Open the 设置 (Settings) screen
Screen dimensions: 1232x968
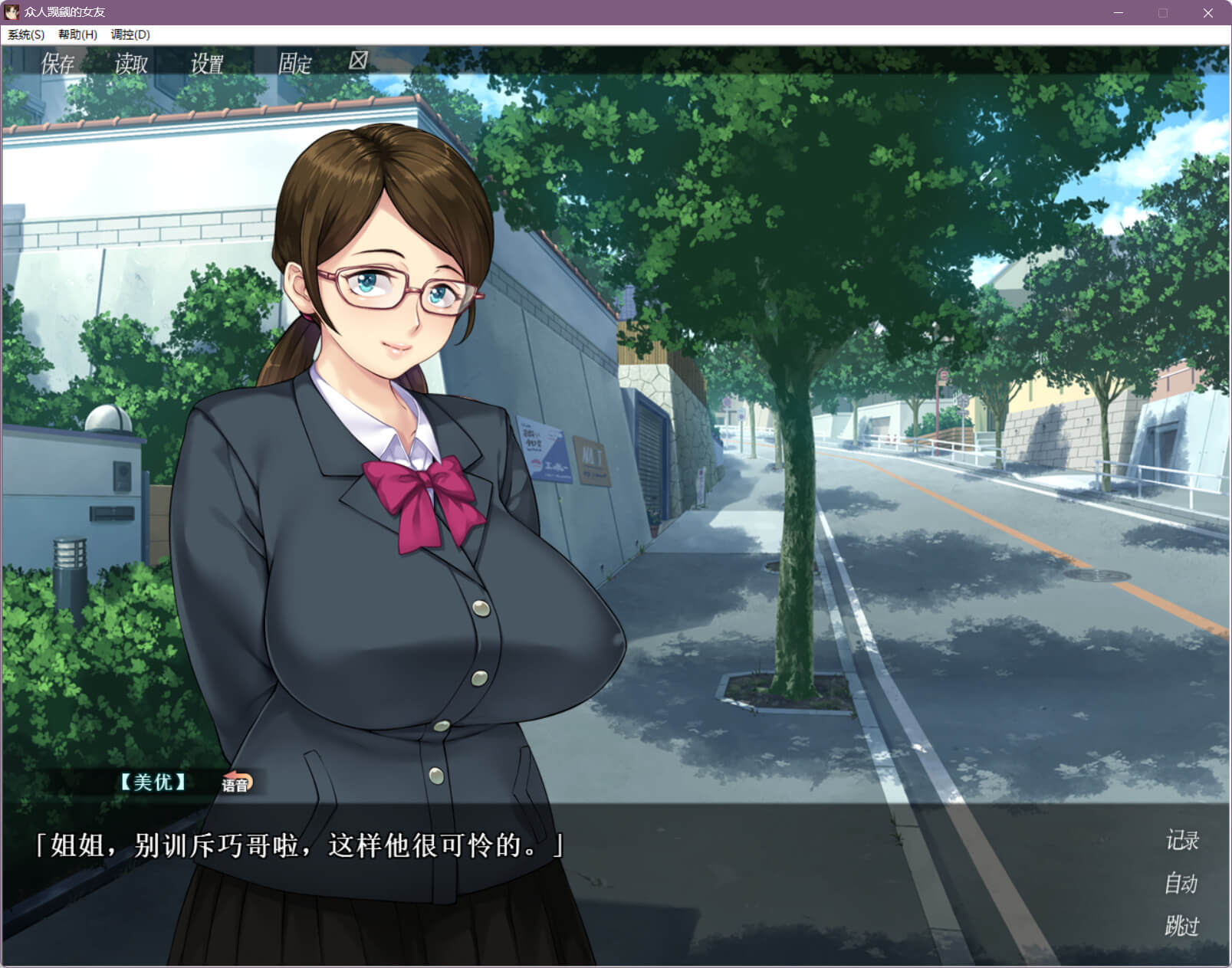(x=207, y=64)
